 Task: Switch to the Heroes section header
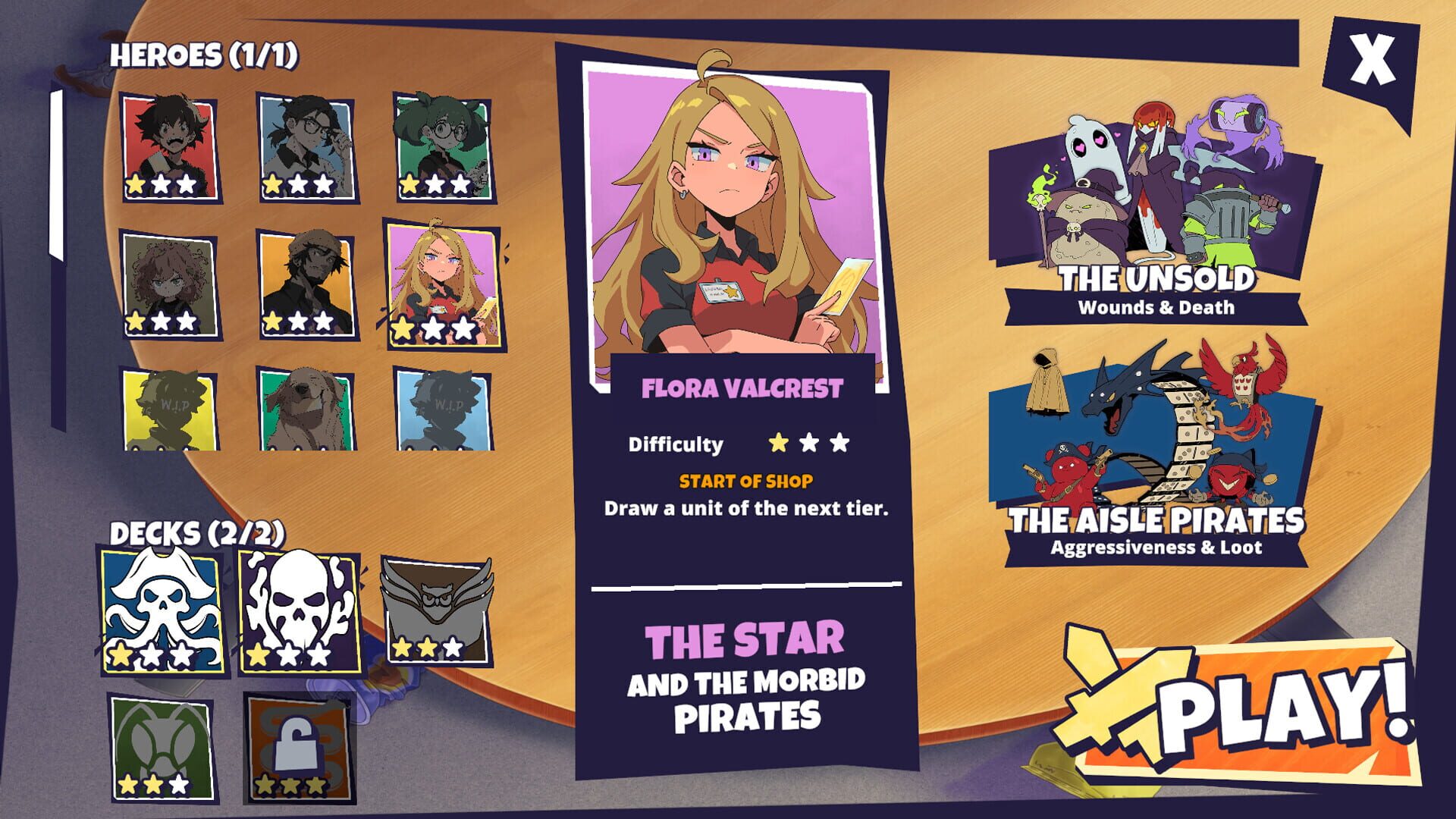tap(205, 55)
